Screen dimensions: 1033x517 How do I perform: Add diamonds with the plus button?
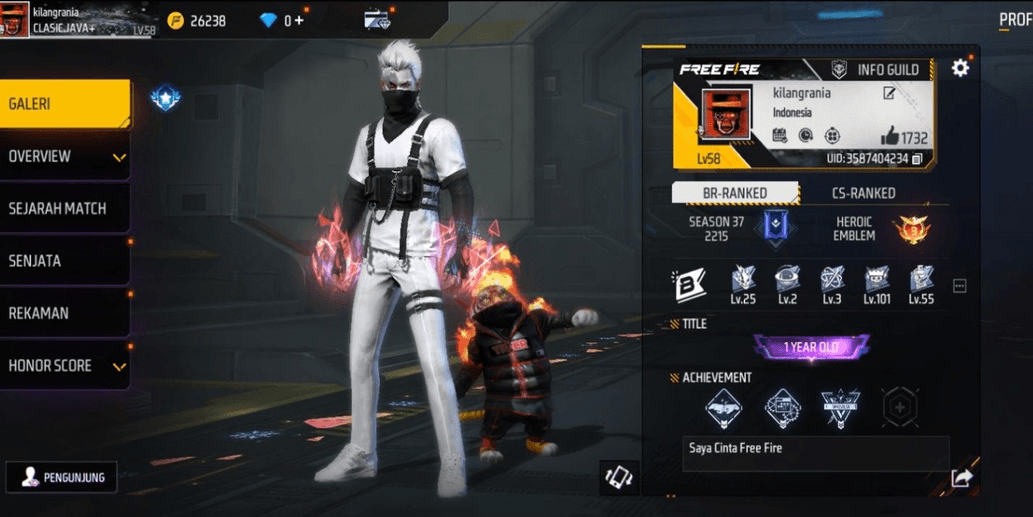point(299,20)
